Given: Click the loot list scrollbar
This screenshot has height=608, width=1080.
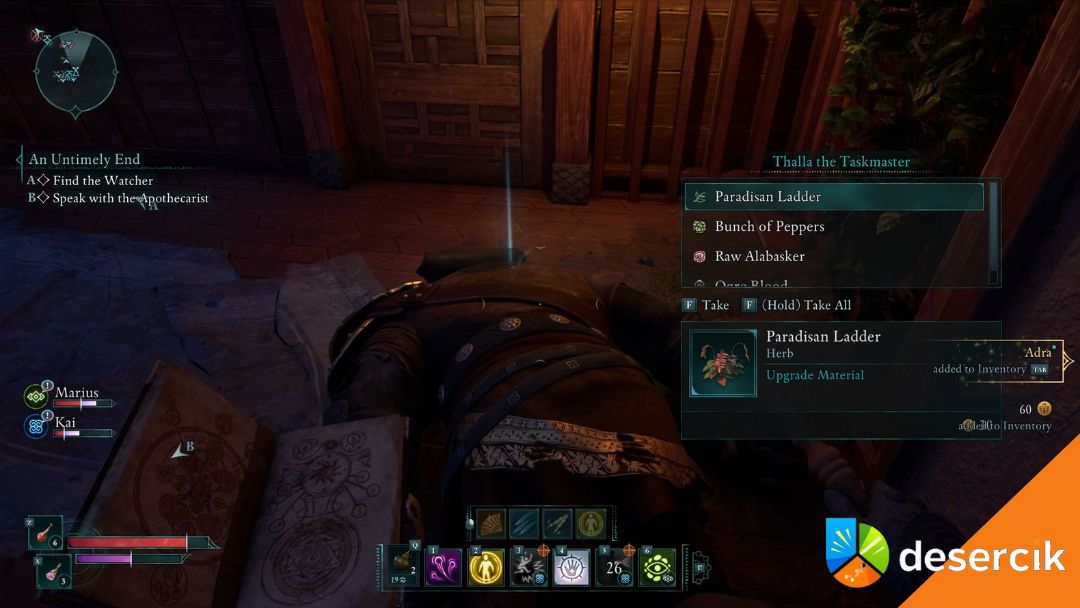Looking at the screenshot, I should (993, 232).
